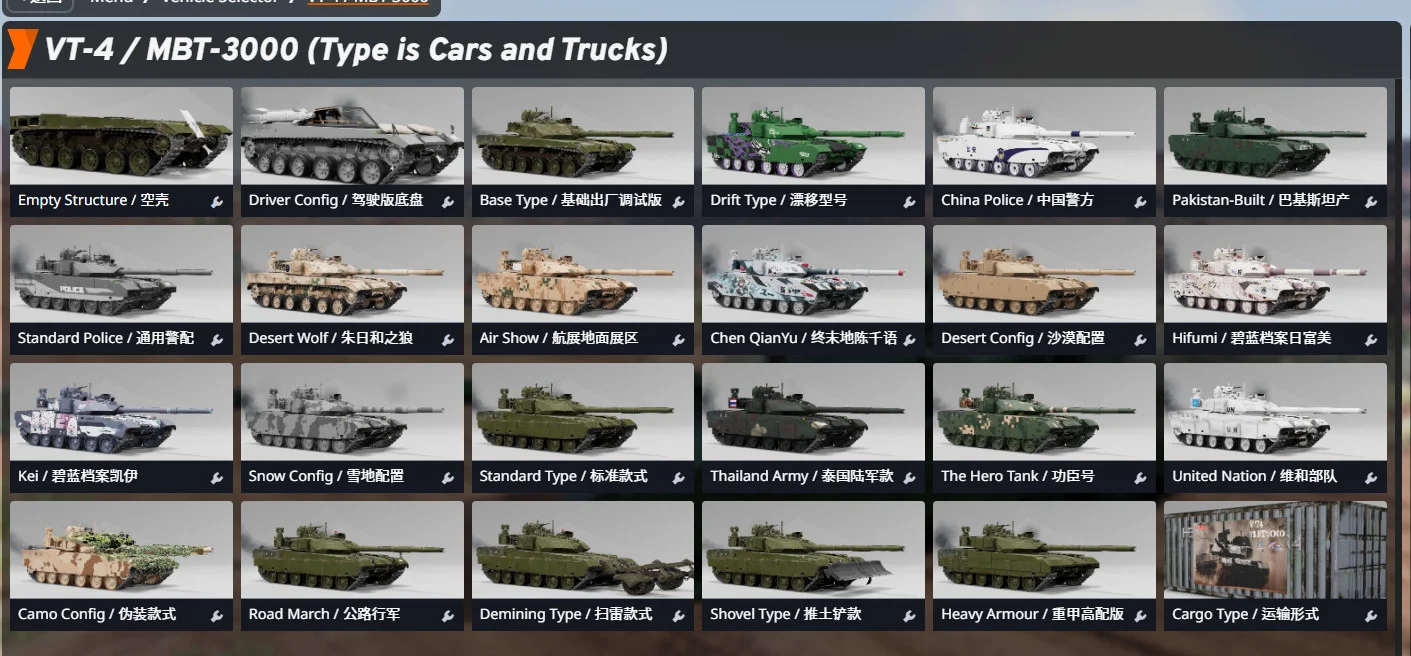The height and width of the screenshot is (656, 1411).
Task: Pick the Snow Config tank
Action: click(352, 414)
